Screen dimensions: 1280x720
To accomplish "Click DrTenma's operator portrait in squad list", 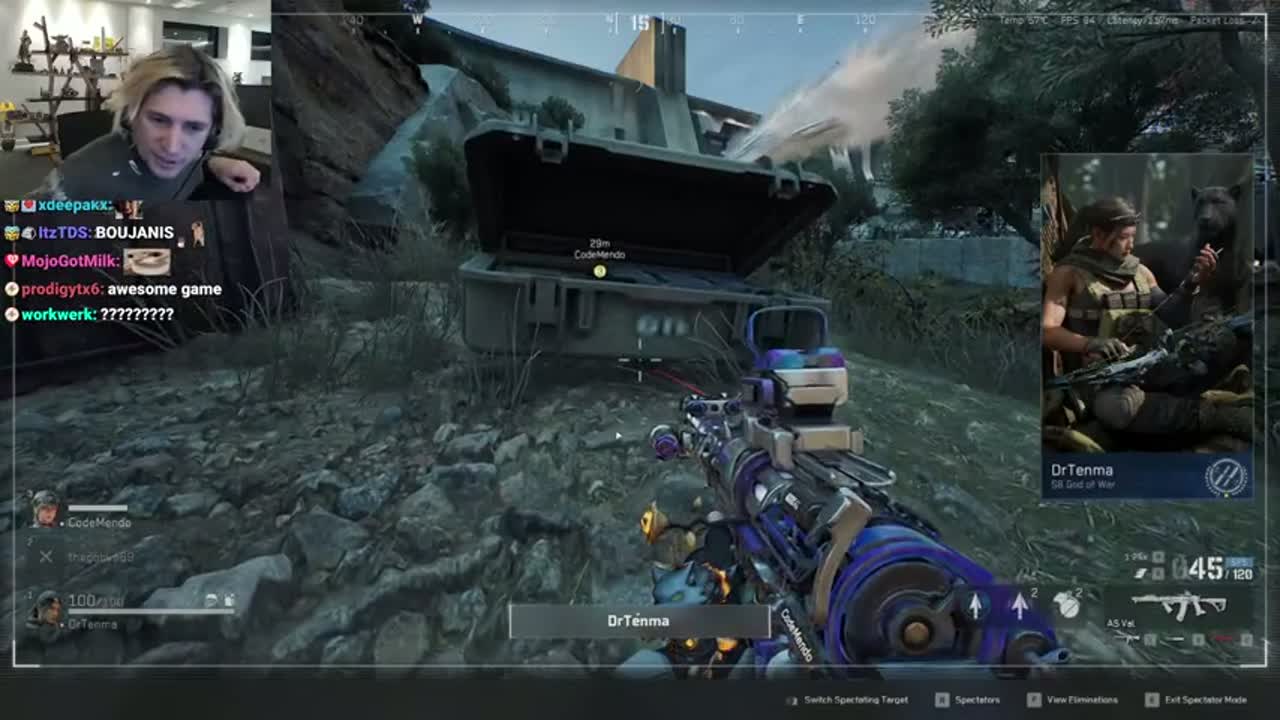I will pos(49,612).
